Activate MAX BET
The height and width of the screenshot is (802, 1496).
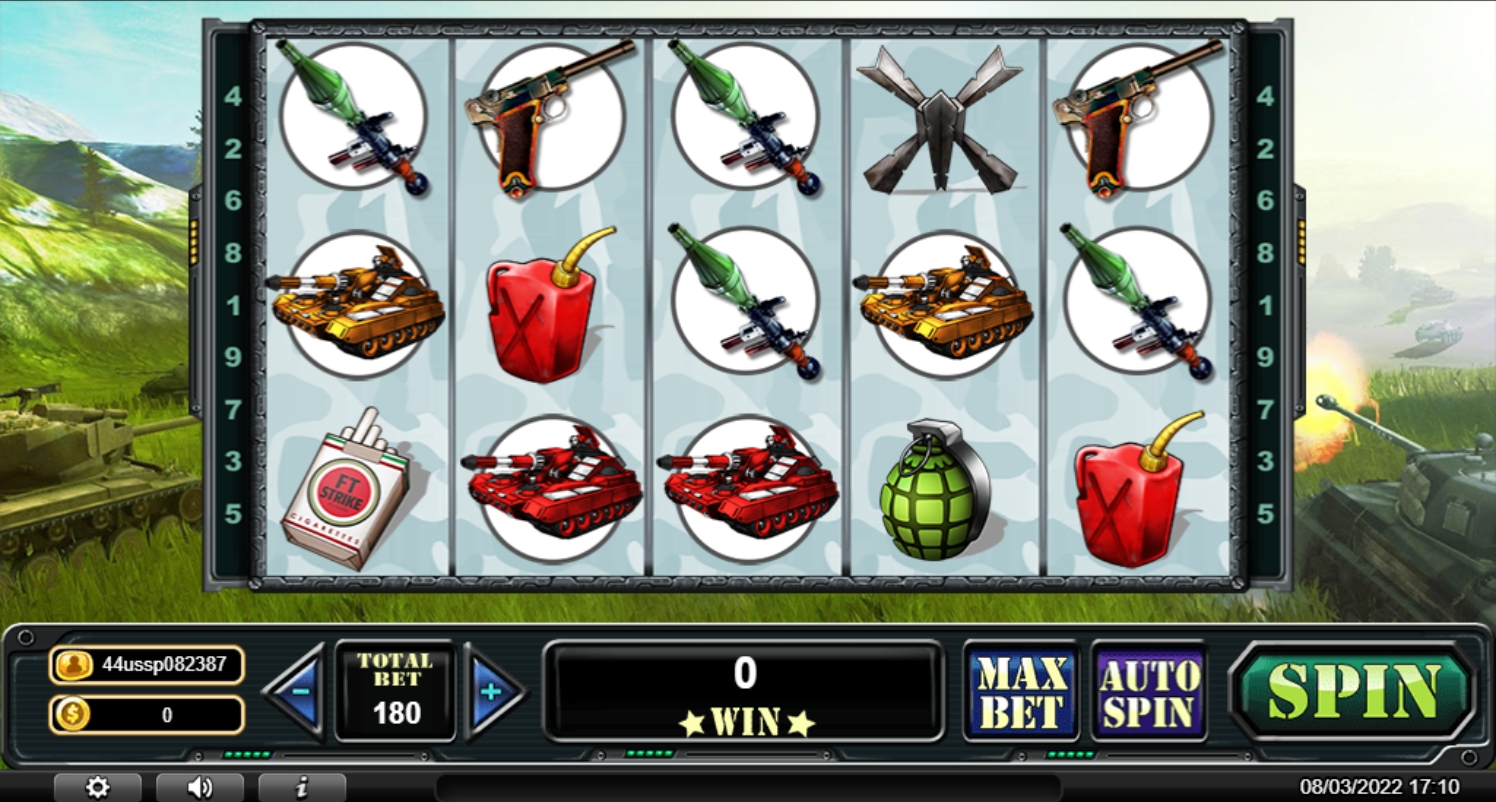(1021, 690)
